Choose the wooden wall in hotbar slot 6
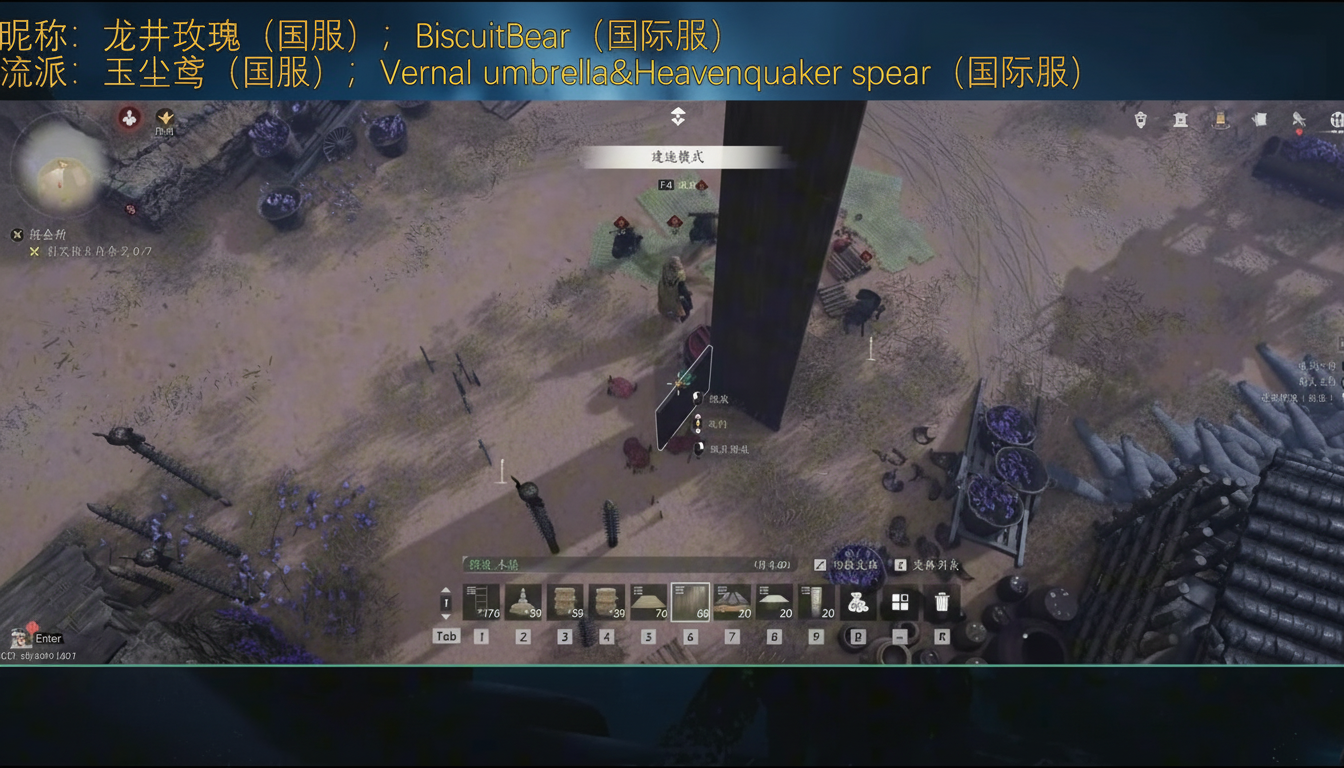This screenshot has width=1344, height=768. pos(690,600)
